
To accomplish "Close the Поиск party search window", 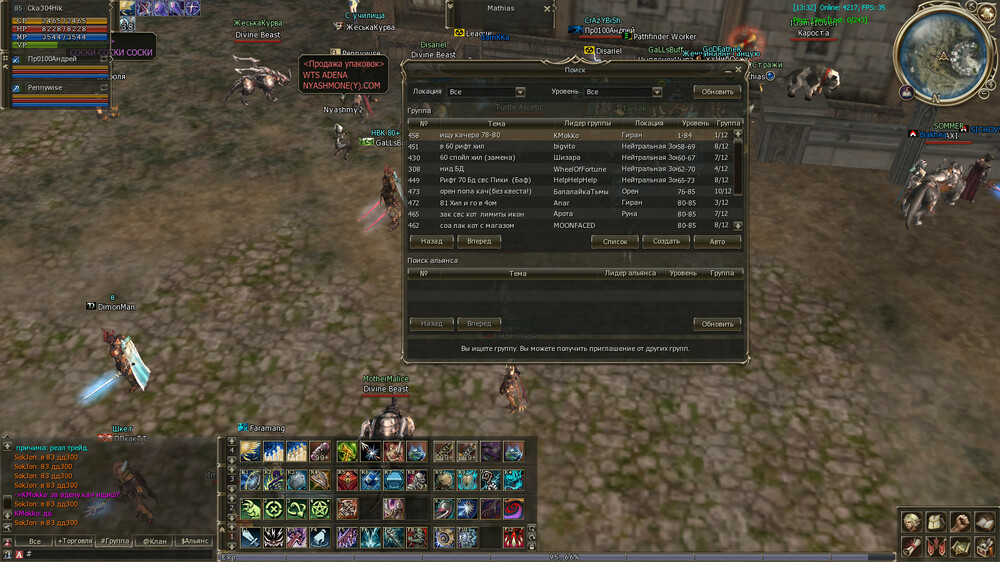I will point(739,70).
